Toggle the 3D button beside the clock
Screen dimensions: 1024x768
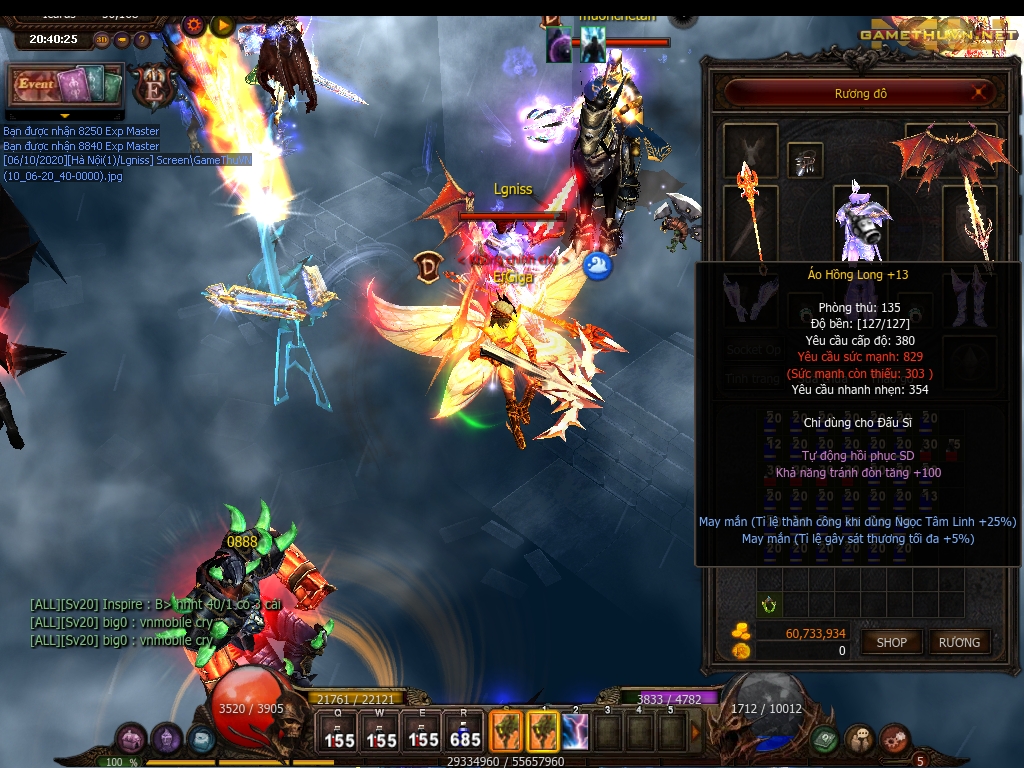102,40
